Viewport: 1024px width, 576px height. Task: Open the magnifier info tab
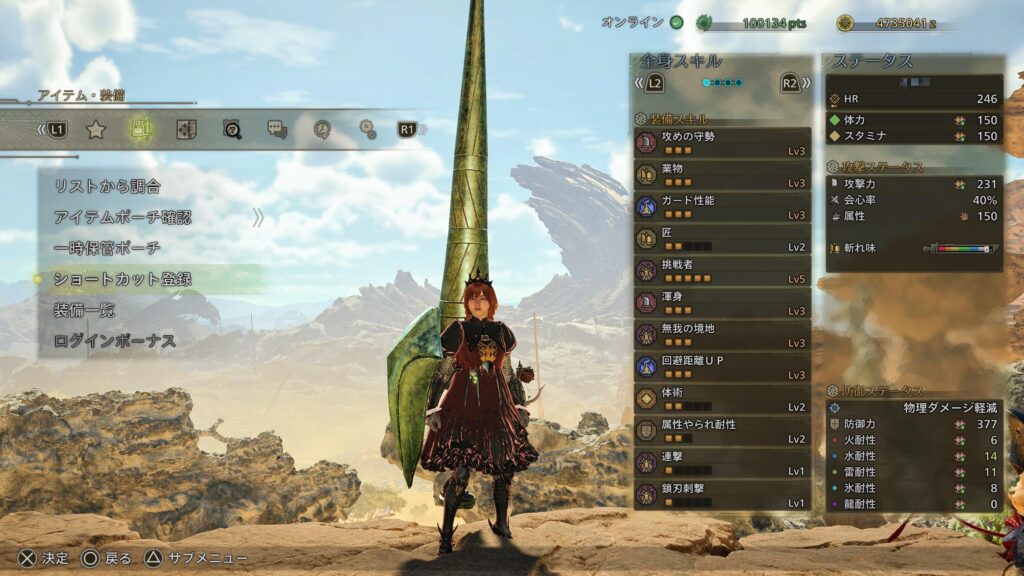[x=232, y=129]
